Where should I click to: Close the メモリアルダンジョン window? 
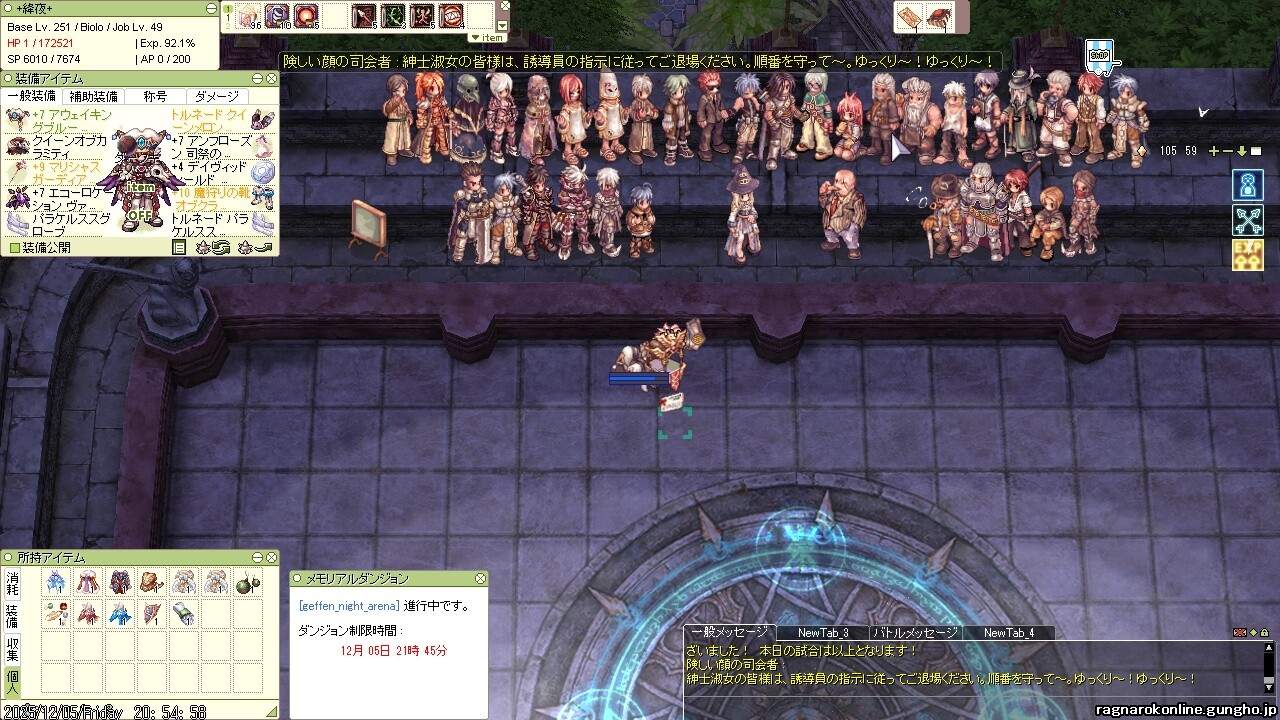pos(480,578)
